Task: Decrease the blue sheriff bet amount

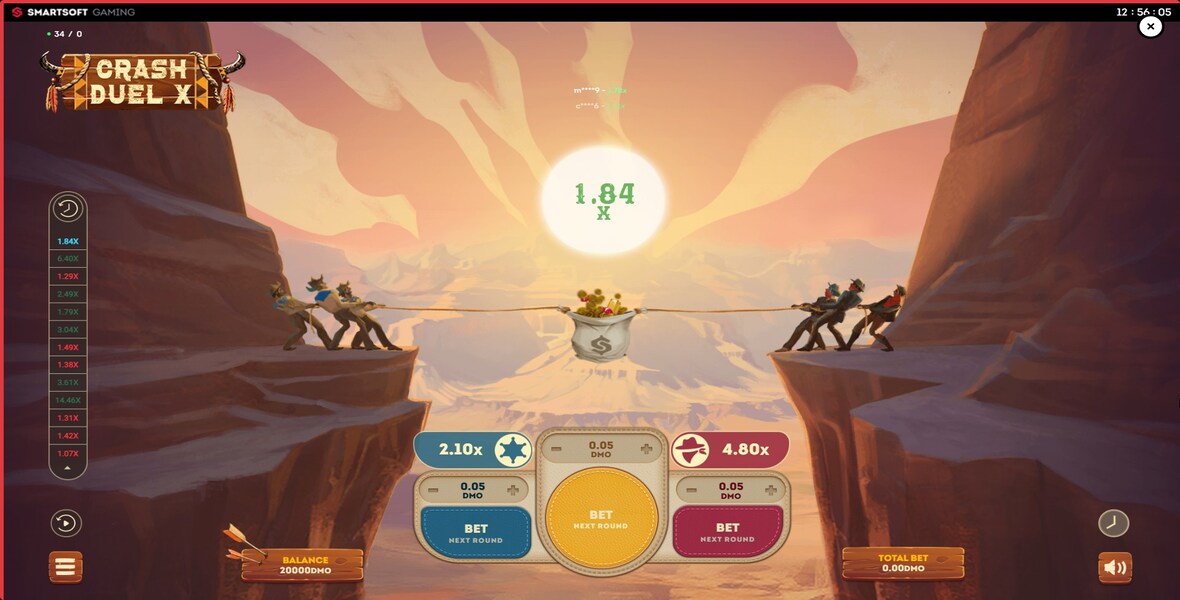Action: [434, 490]
